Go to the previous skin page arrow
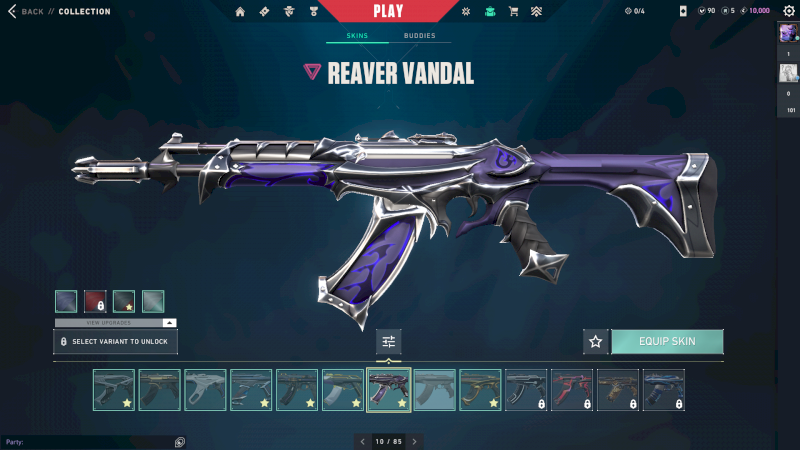 point(362,441)
